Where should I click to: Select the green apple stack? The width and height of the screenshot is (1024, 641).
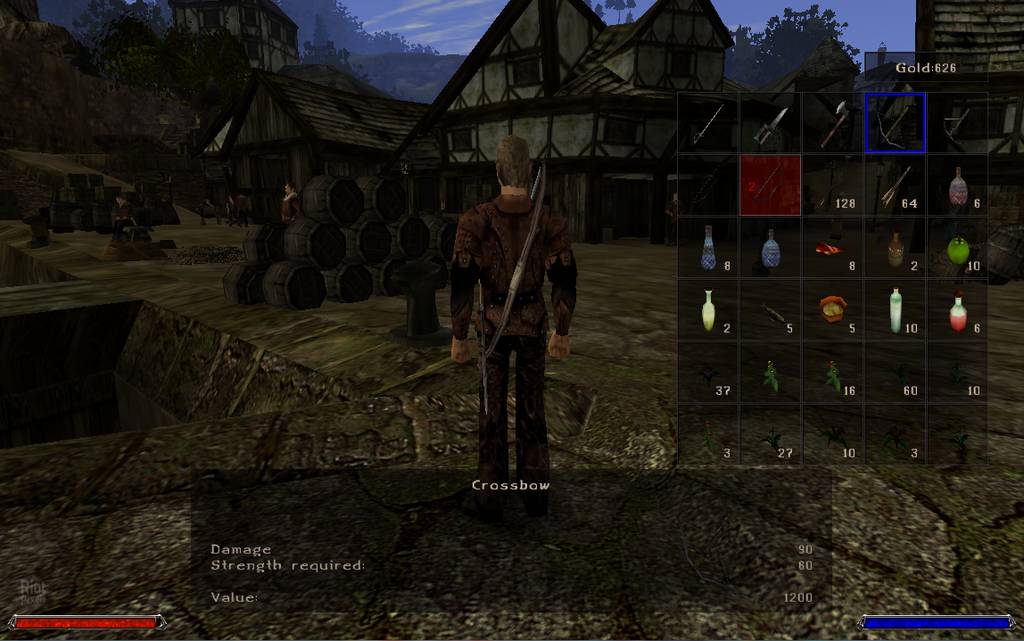pyautogui.click(x=957, y=248)
